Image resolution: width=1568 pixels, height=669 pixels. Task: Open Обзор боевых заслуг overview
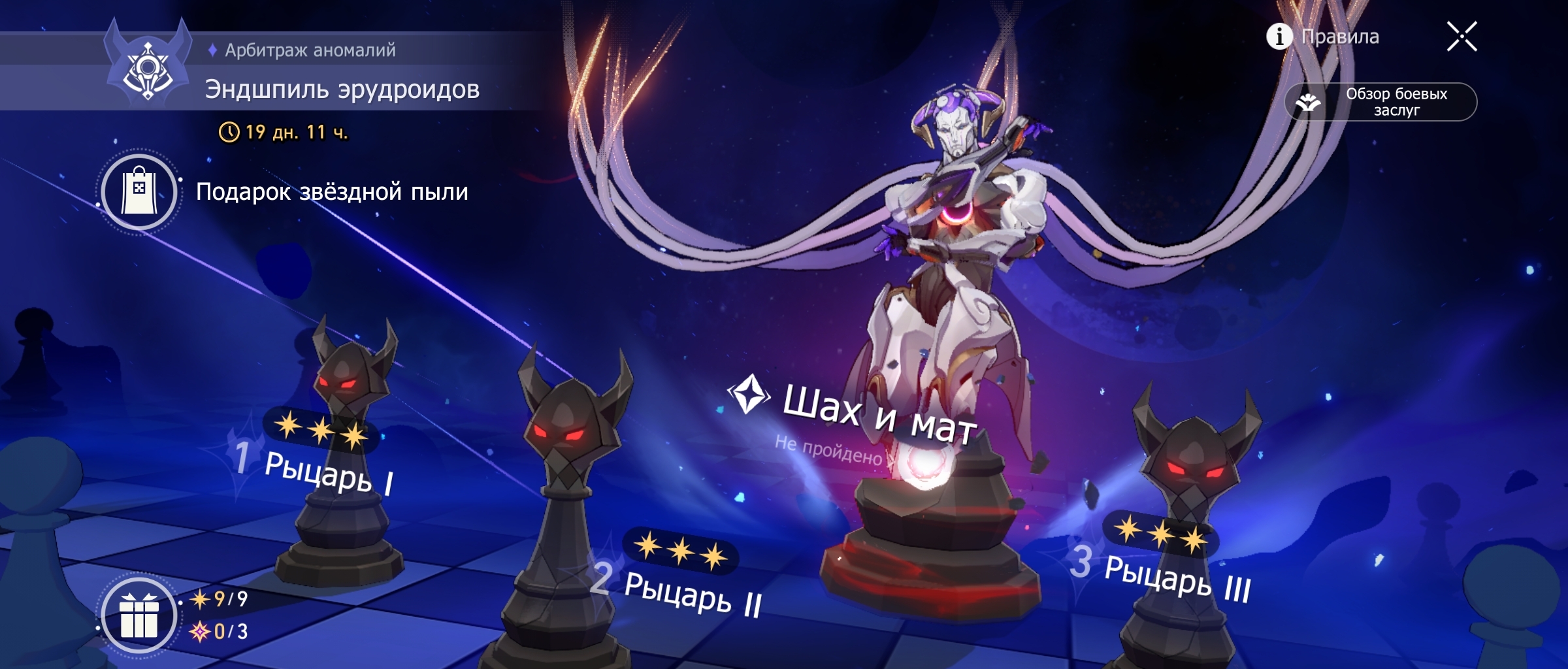pos(1380,102)
